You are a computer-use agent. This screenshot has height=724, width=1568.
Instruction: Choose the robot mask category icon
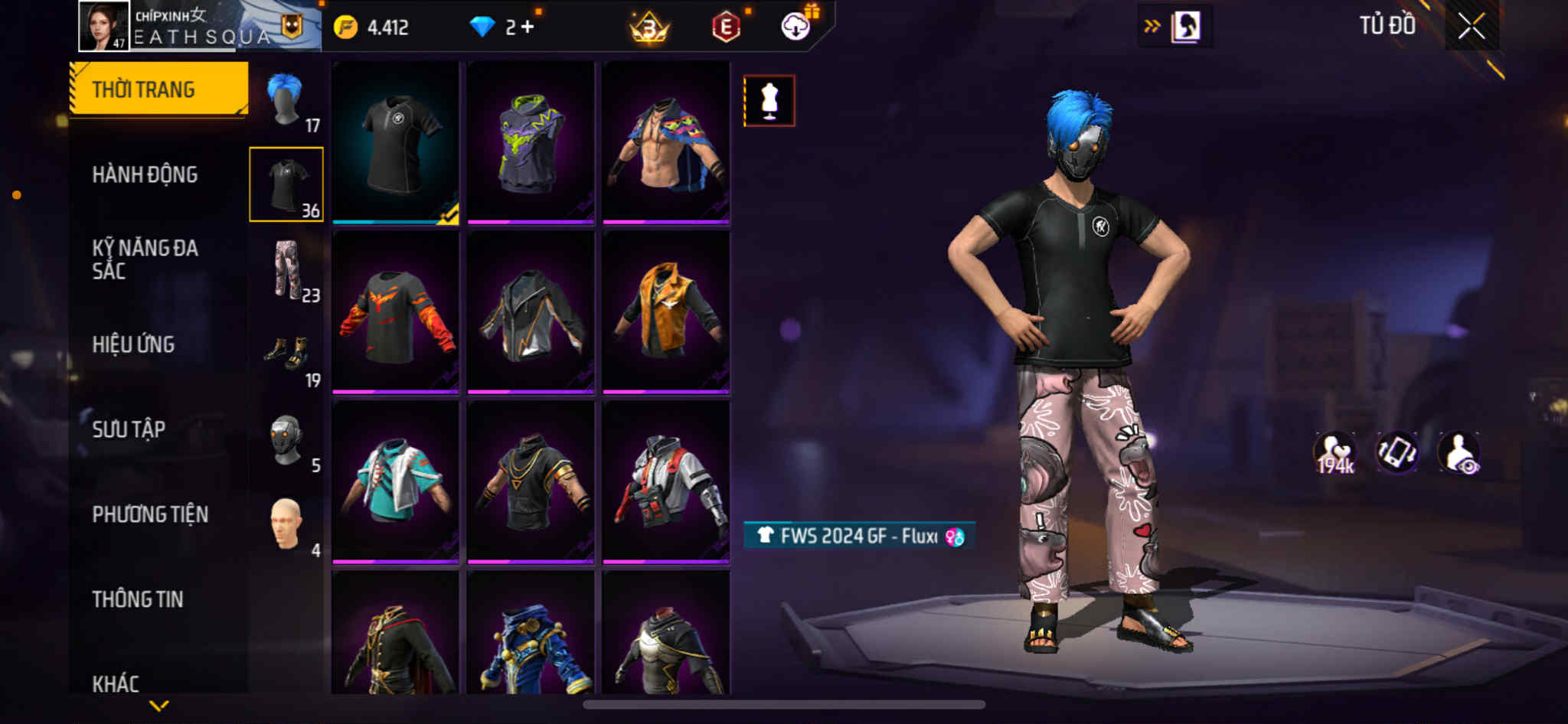click(x=286, y=439)
